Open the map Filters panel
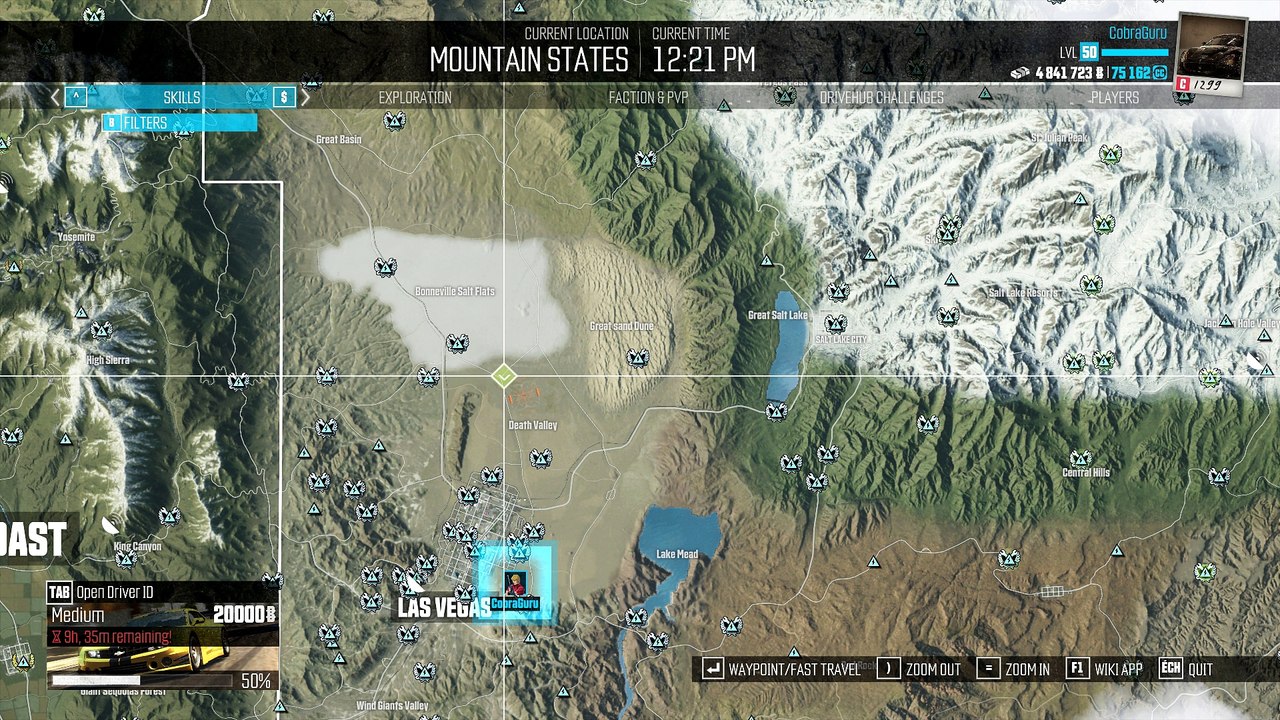 180,123
